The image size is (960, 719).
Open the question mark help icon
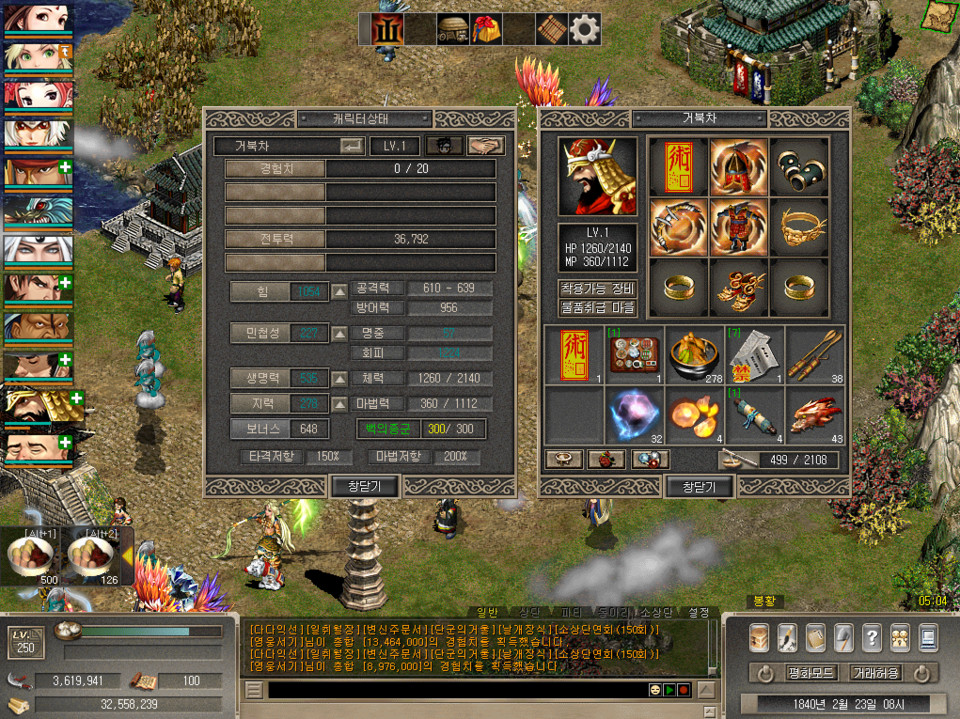click(x=871, y=637)
